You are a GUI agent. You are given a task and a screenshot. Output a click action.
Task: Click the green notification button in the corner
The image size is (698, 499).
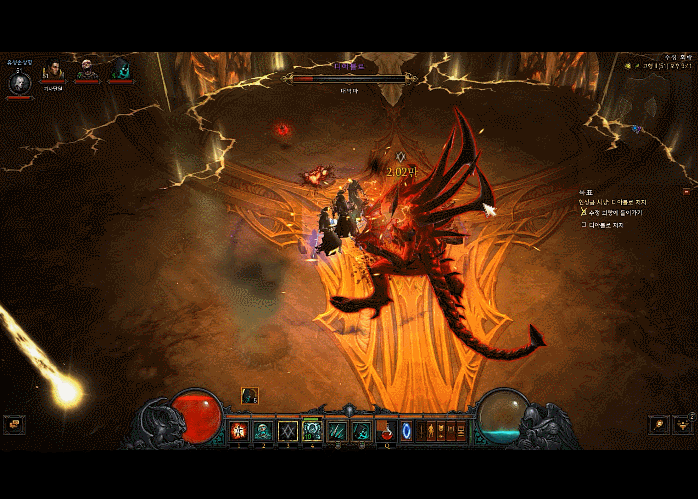[x=683, y=425]
